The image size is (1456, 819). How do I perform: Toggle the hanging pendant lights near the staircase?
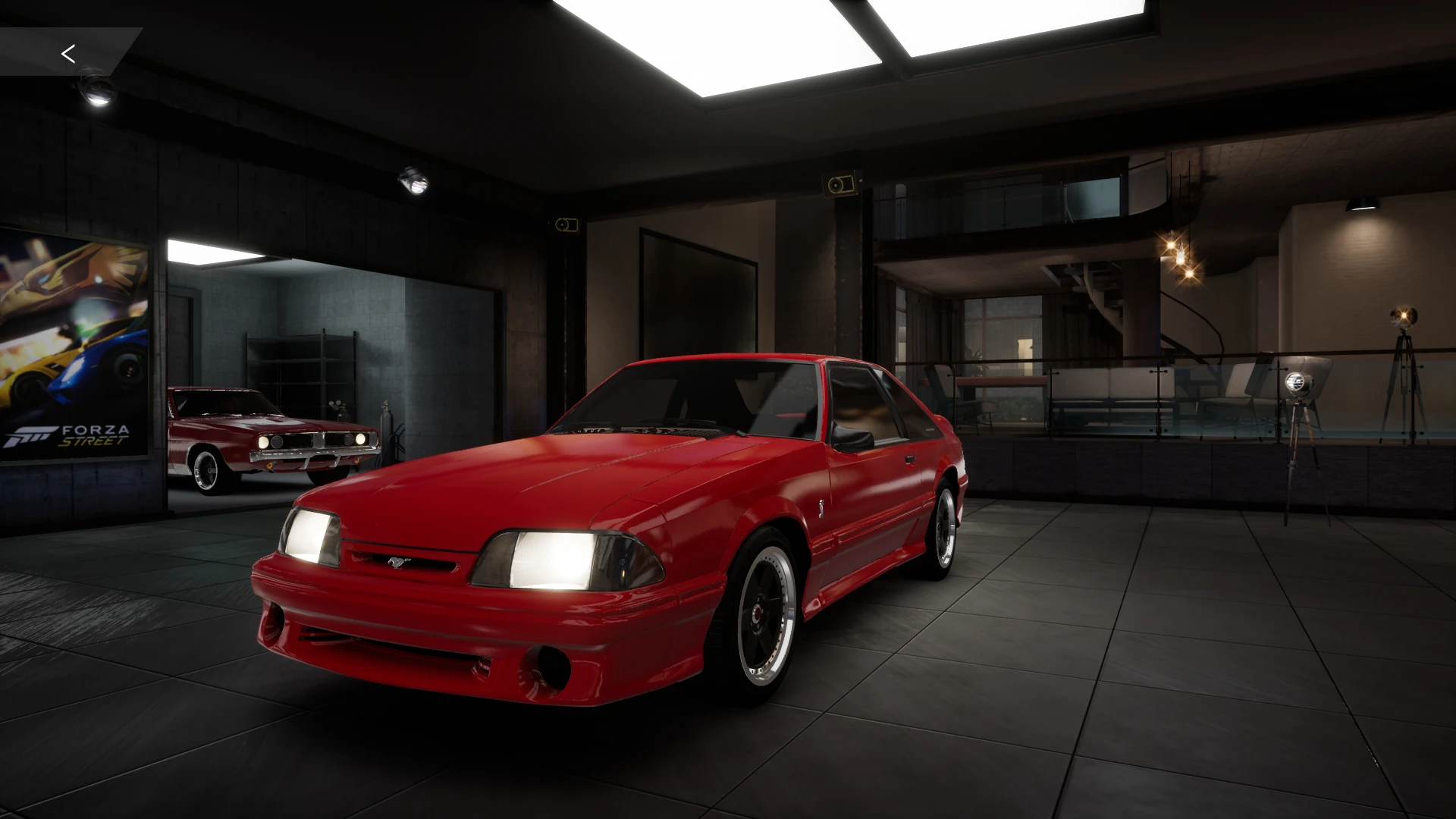(1179, 258)
